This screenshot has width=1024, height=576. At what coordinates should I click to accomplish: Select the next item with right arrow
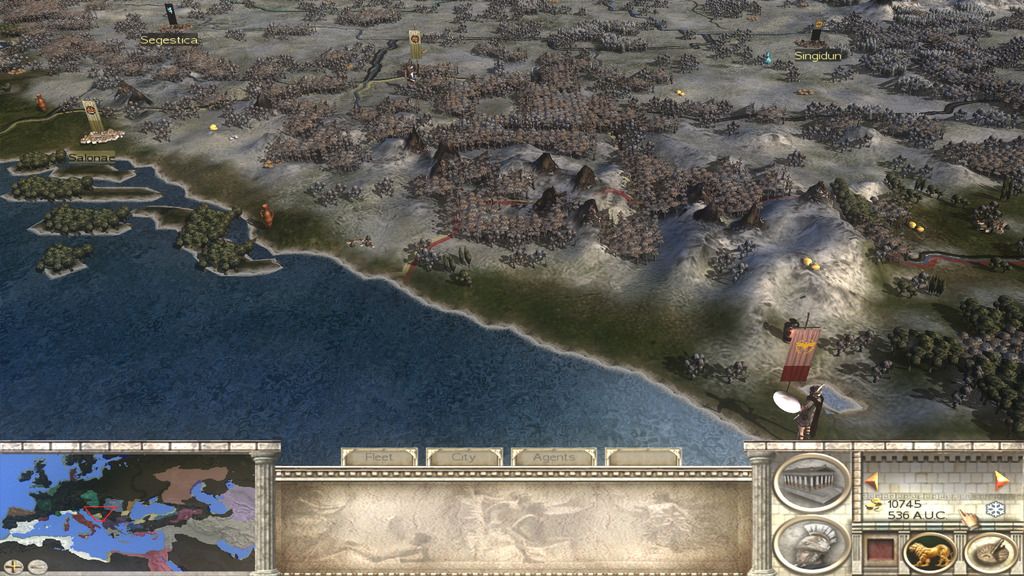pos(1002,480)
